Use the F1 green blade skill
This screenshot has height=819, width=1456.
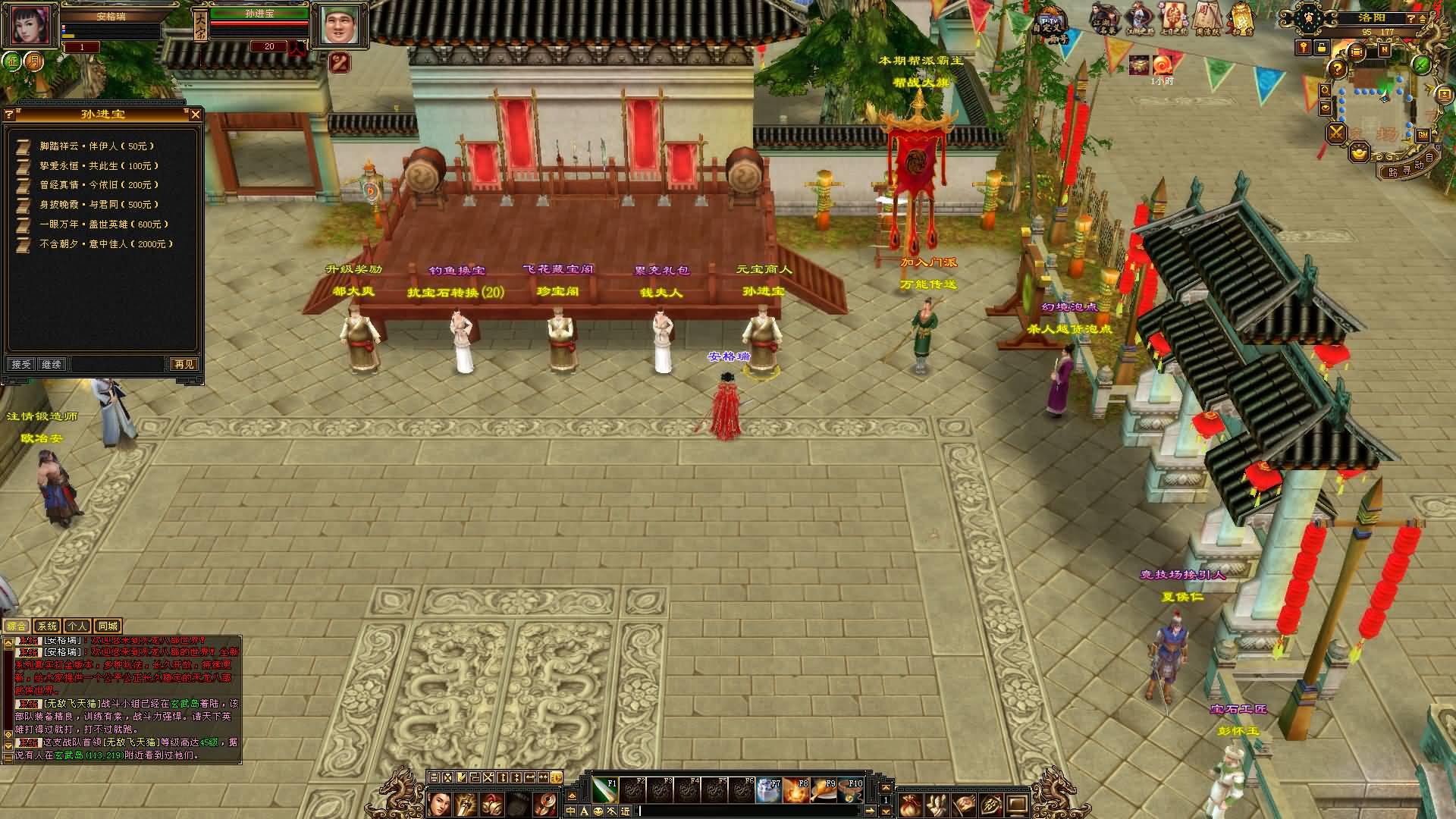coord(604,791)
